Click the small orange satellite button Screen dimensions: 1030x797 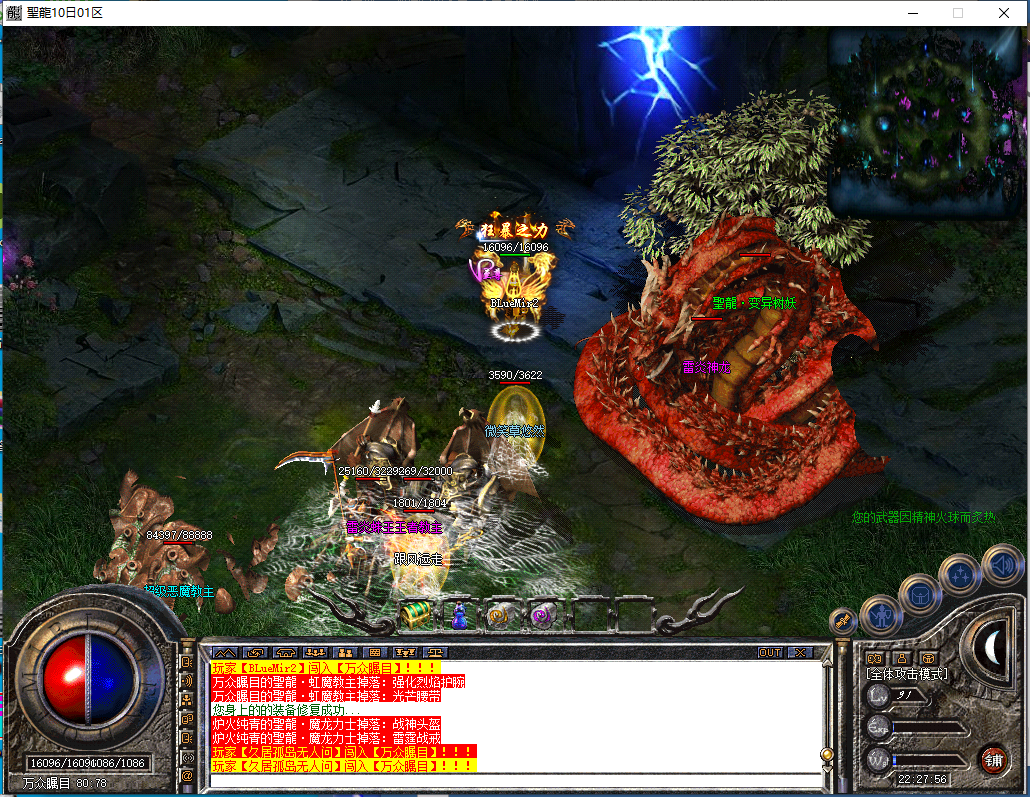[x=843, y=620]
